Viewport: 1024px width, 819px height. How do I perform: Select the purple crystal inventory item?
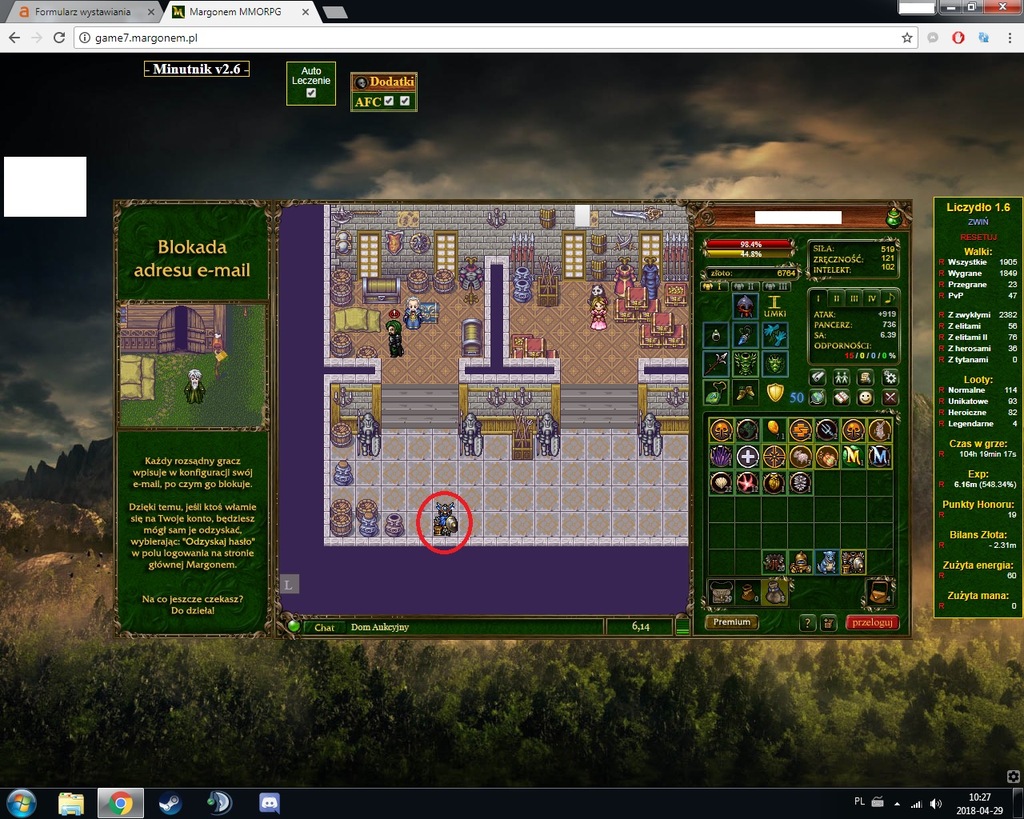click(721, 457)
